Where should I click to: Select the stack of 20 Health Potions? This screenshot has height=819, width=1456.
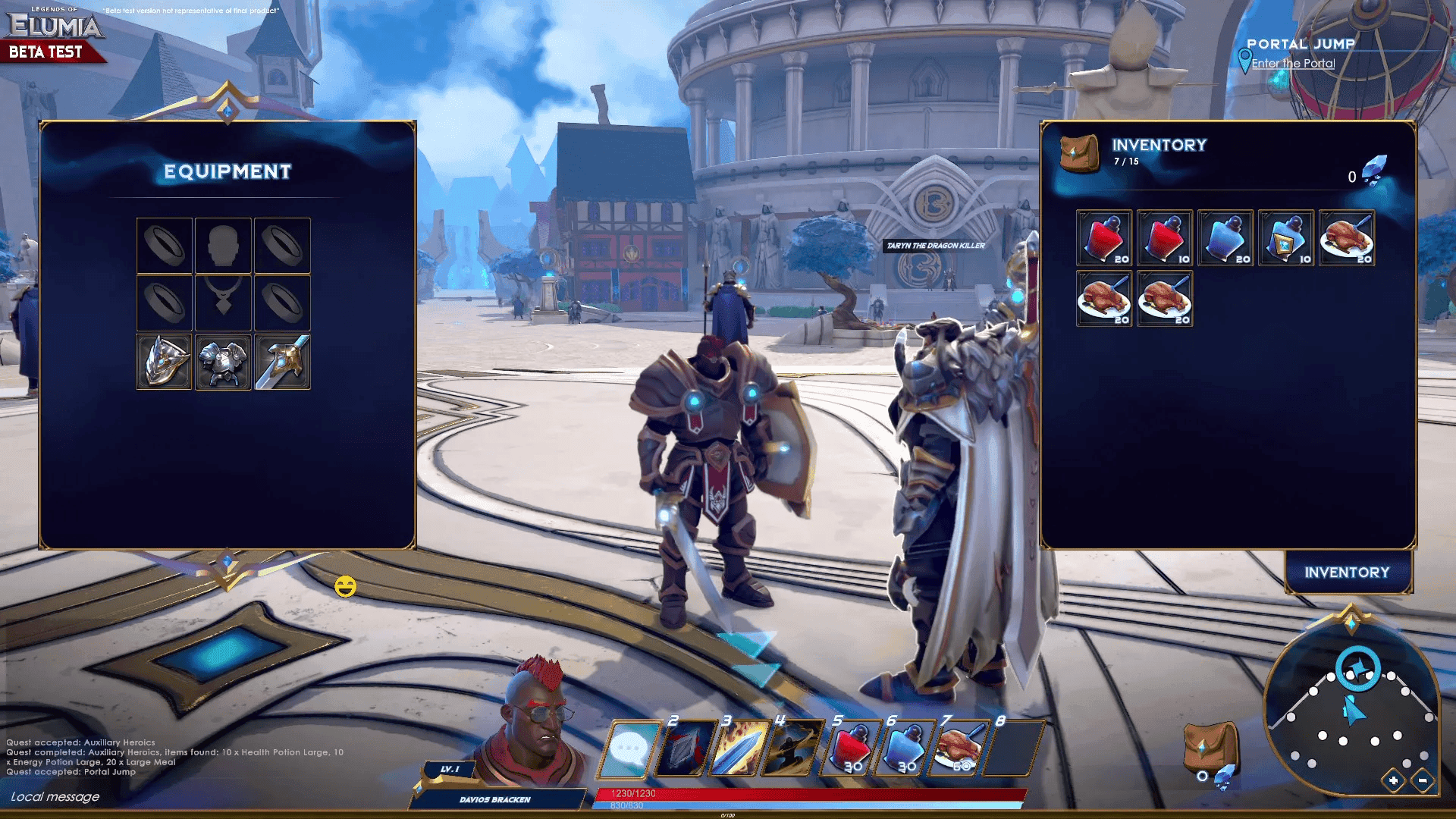[1103, 237]
